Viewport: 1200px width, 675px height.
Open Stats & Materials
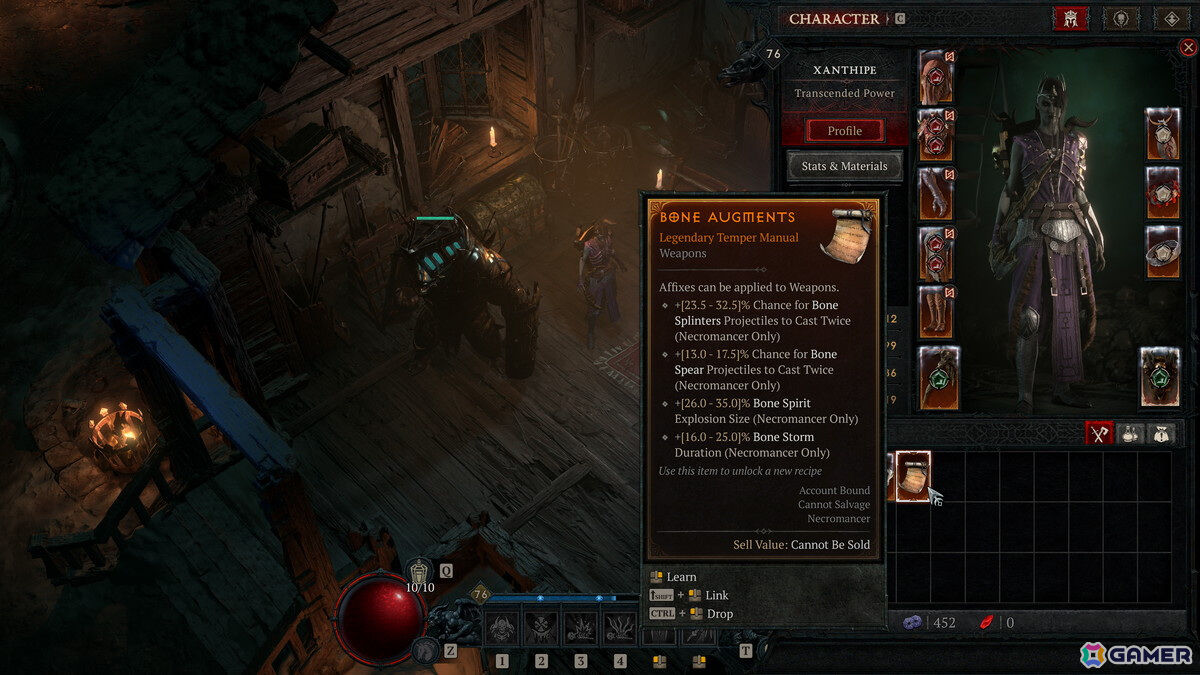coord(845,166)
